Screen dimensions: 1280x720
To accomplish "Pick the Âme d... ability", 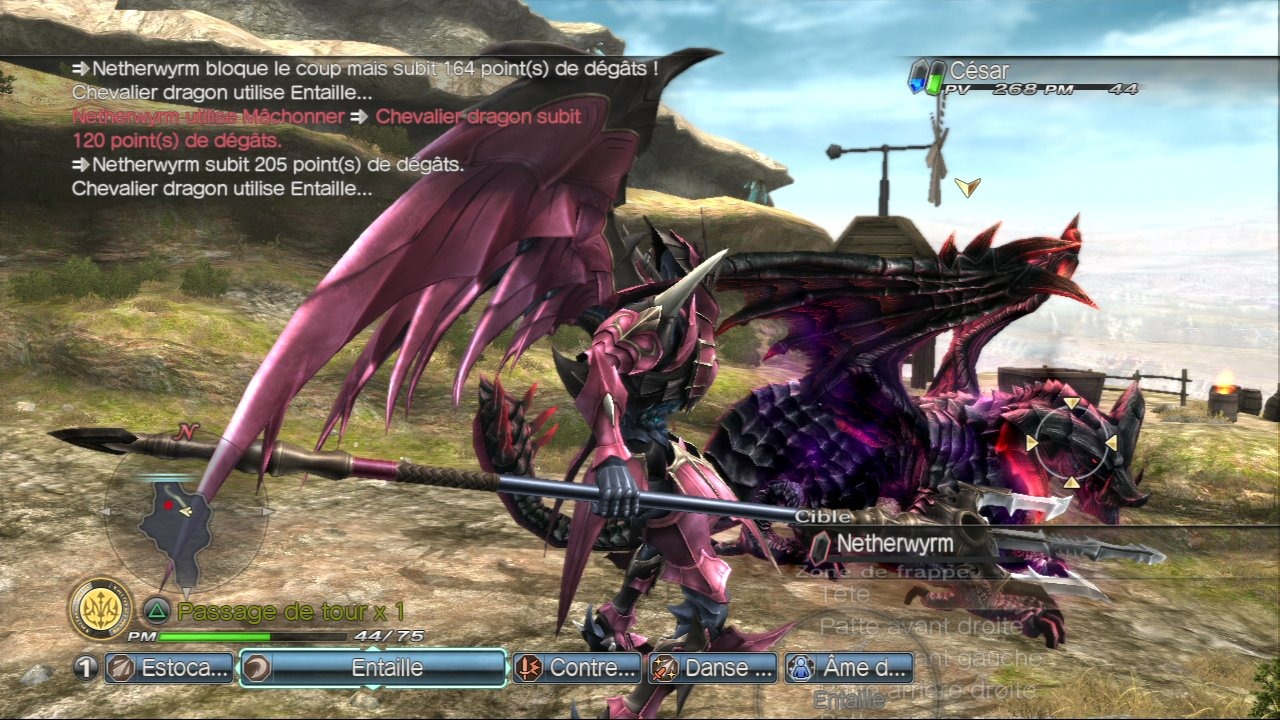I will click(850, 668).
